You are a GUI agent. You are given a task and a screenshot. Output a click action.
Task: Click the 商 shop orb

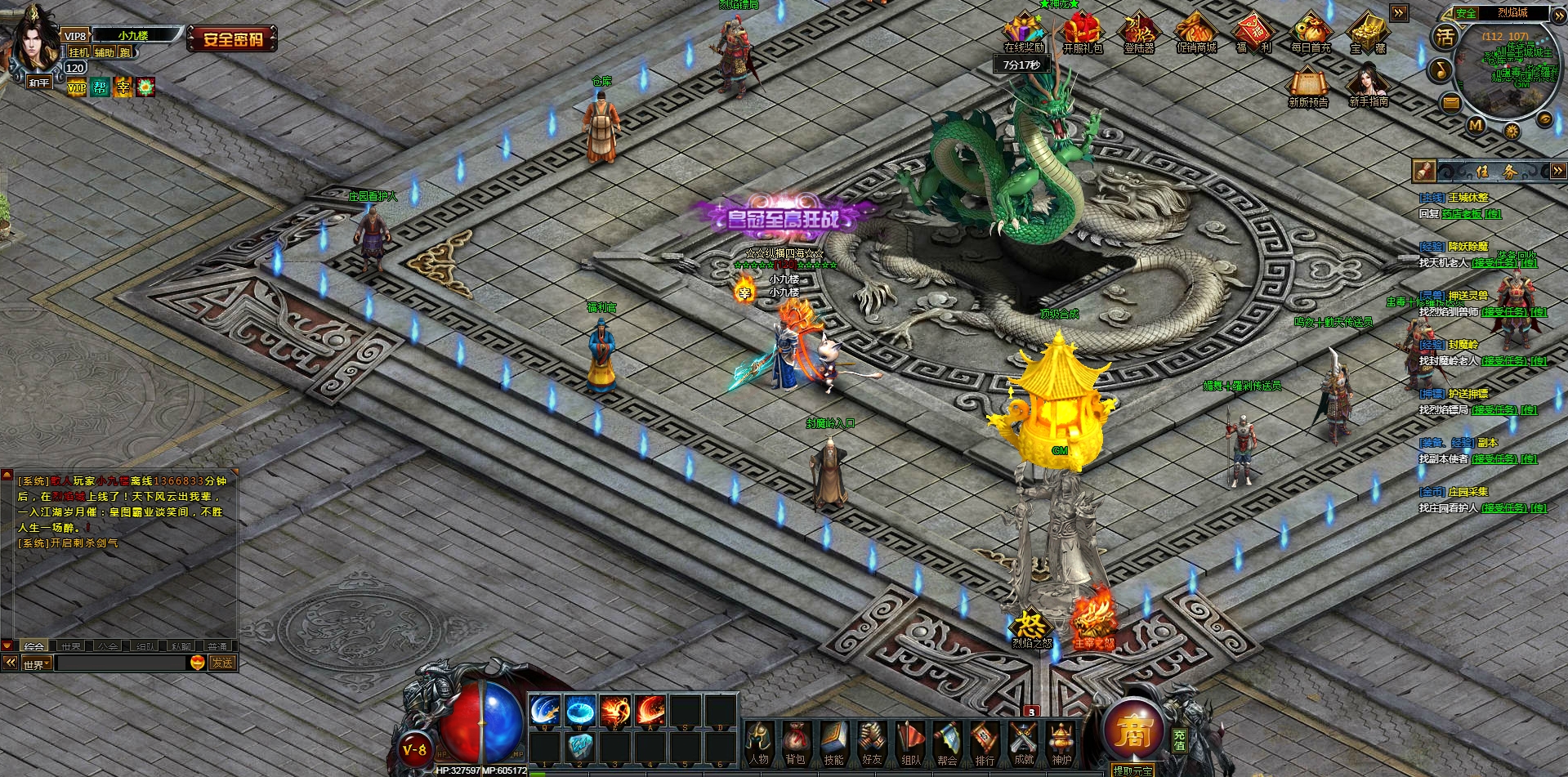[1132, 730]
